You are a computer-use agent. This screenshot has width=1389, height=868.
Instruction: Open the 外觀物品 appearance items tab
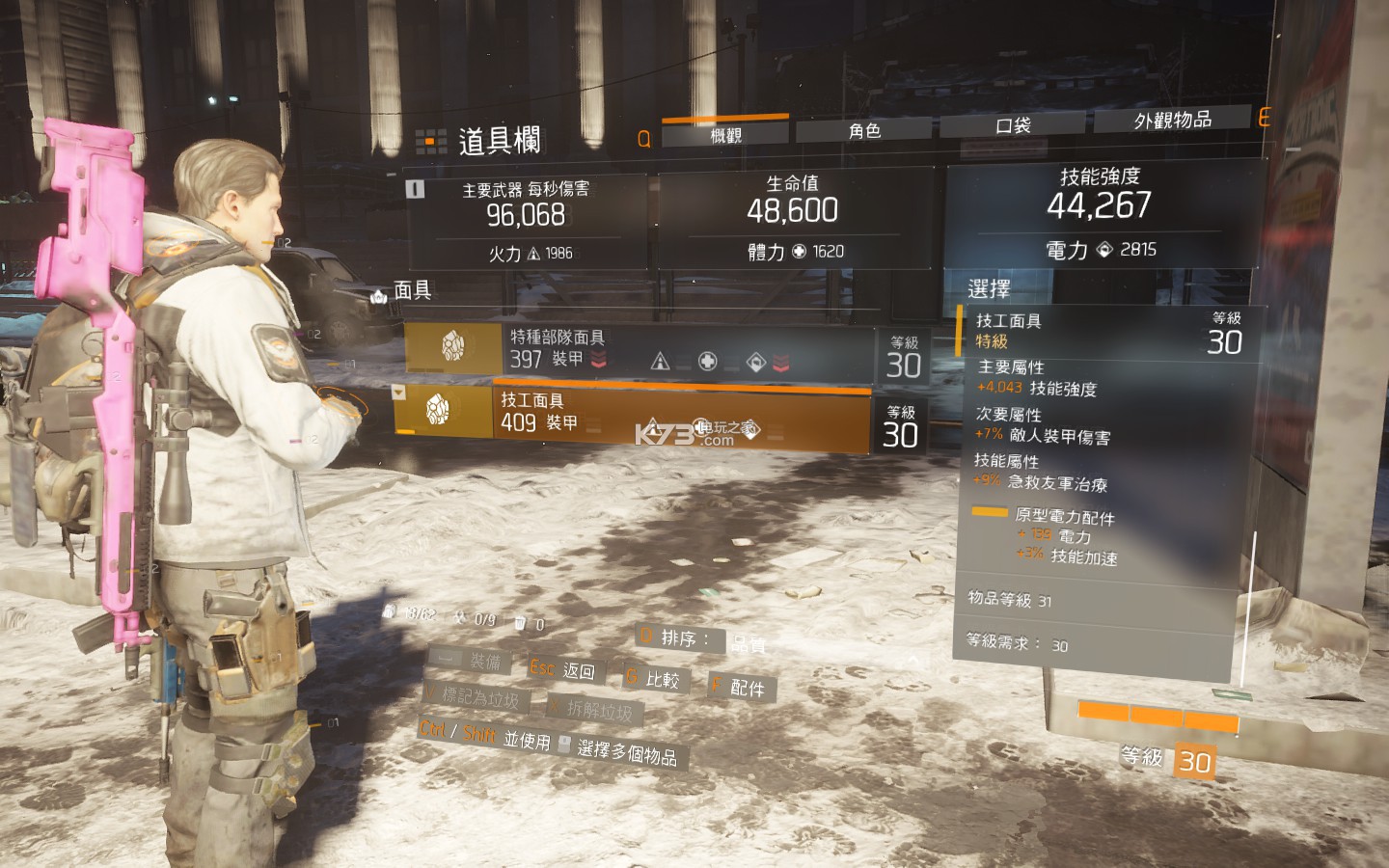pyautogui.click(x=1172, y=120)
